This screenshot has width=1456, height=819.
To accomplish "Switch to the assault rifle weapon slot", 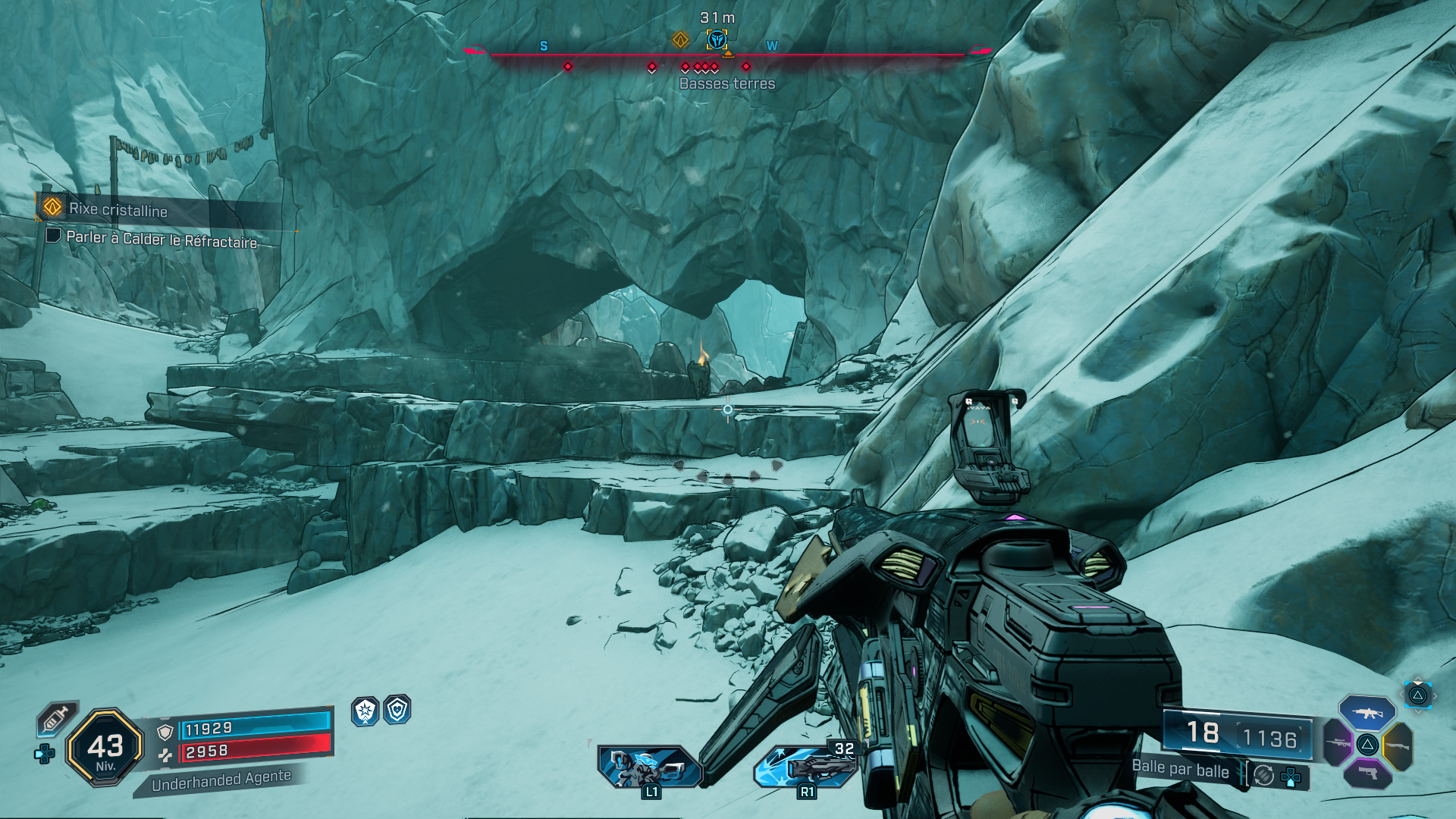I will [x=1367, y=713].
